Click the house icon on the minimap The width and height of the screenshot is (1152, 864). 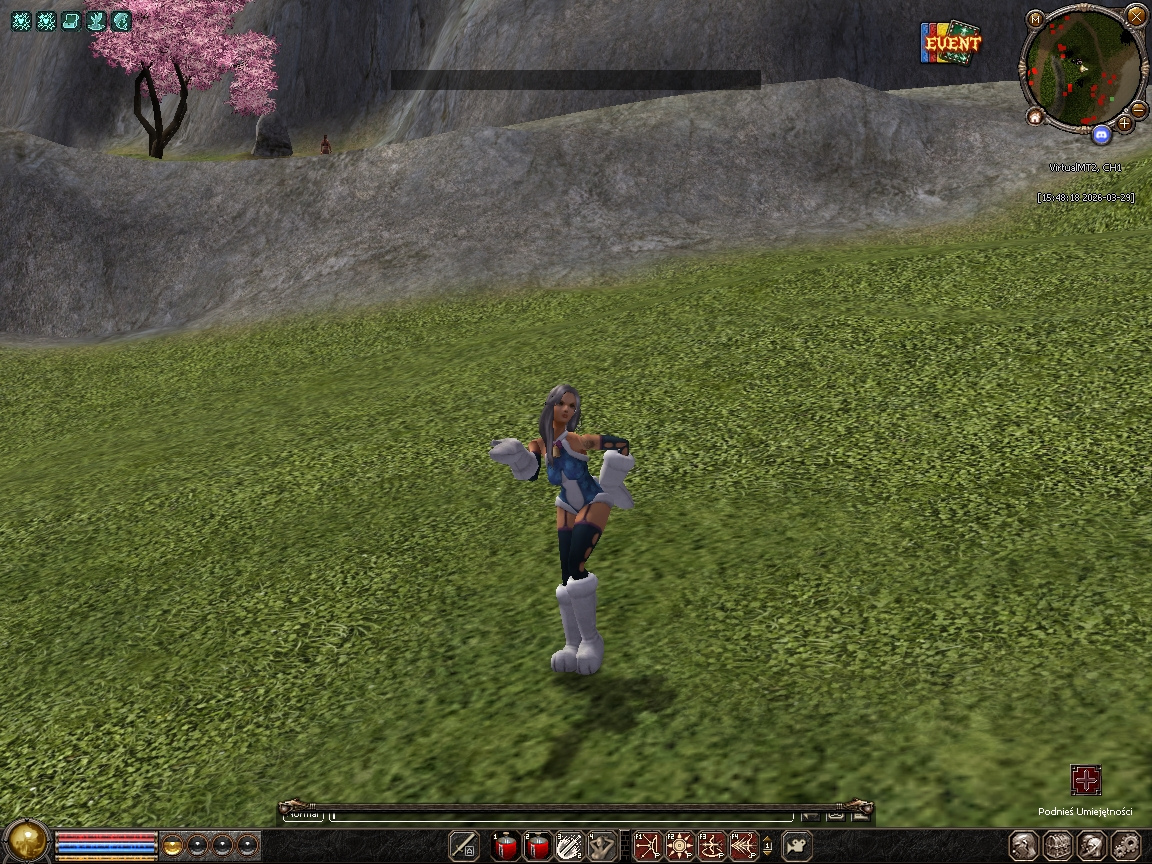(x=1035, y=117)
